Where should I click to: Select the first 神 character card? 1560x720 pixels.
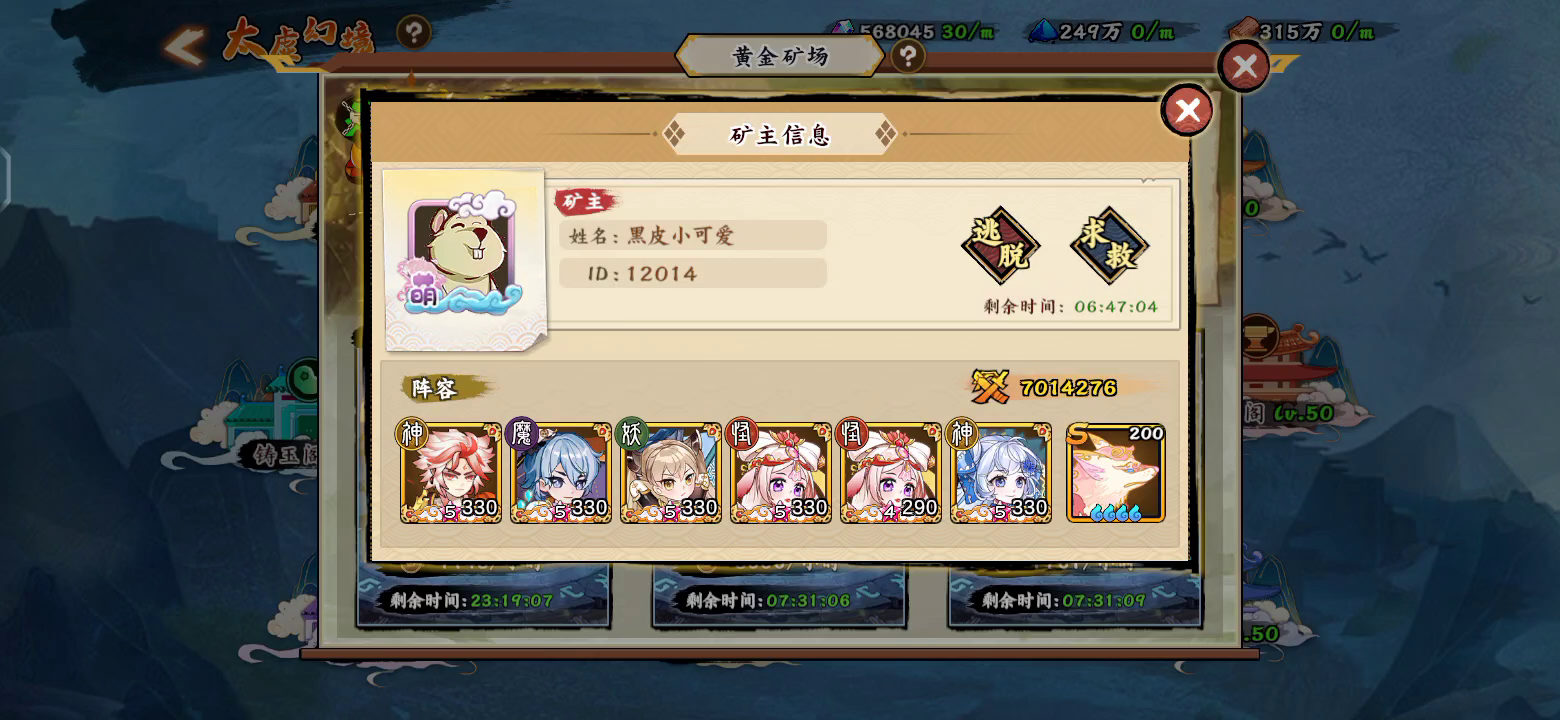click(450, 470)
